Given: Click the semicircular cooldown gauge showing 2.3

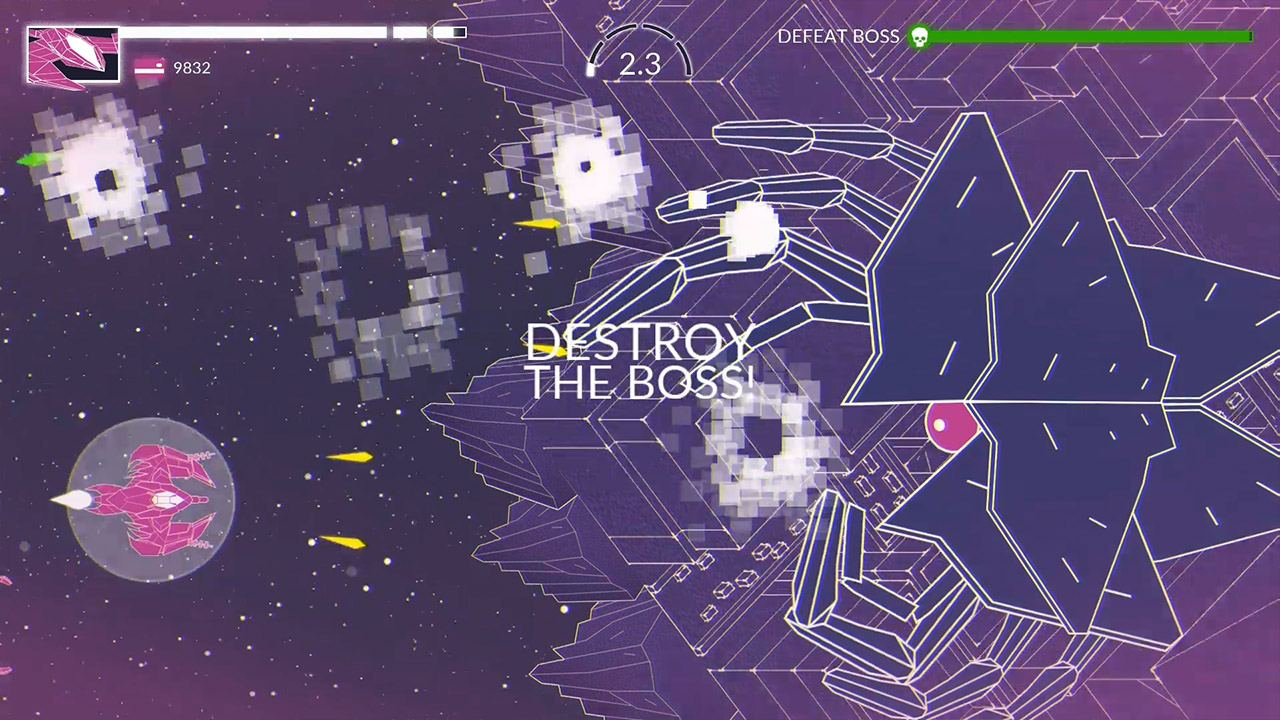Looking at the screenshot, I should (639, 55).
